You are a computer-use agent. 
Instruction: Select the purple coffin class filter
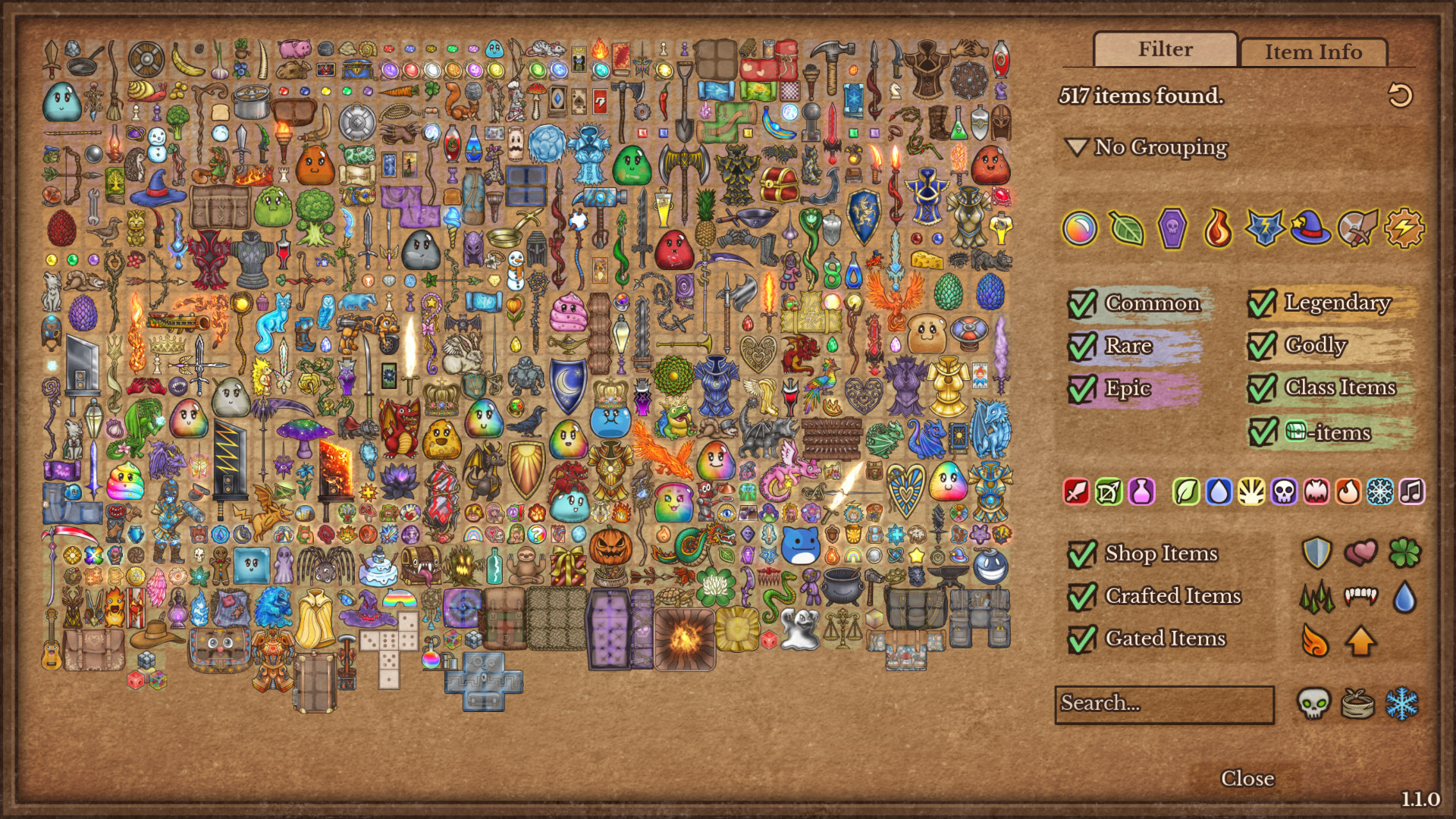1172,228
